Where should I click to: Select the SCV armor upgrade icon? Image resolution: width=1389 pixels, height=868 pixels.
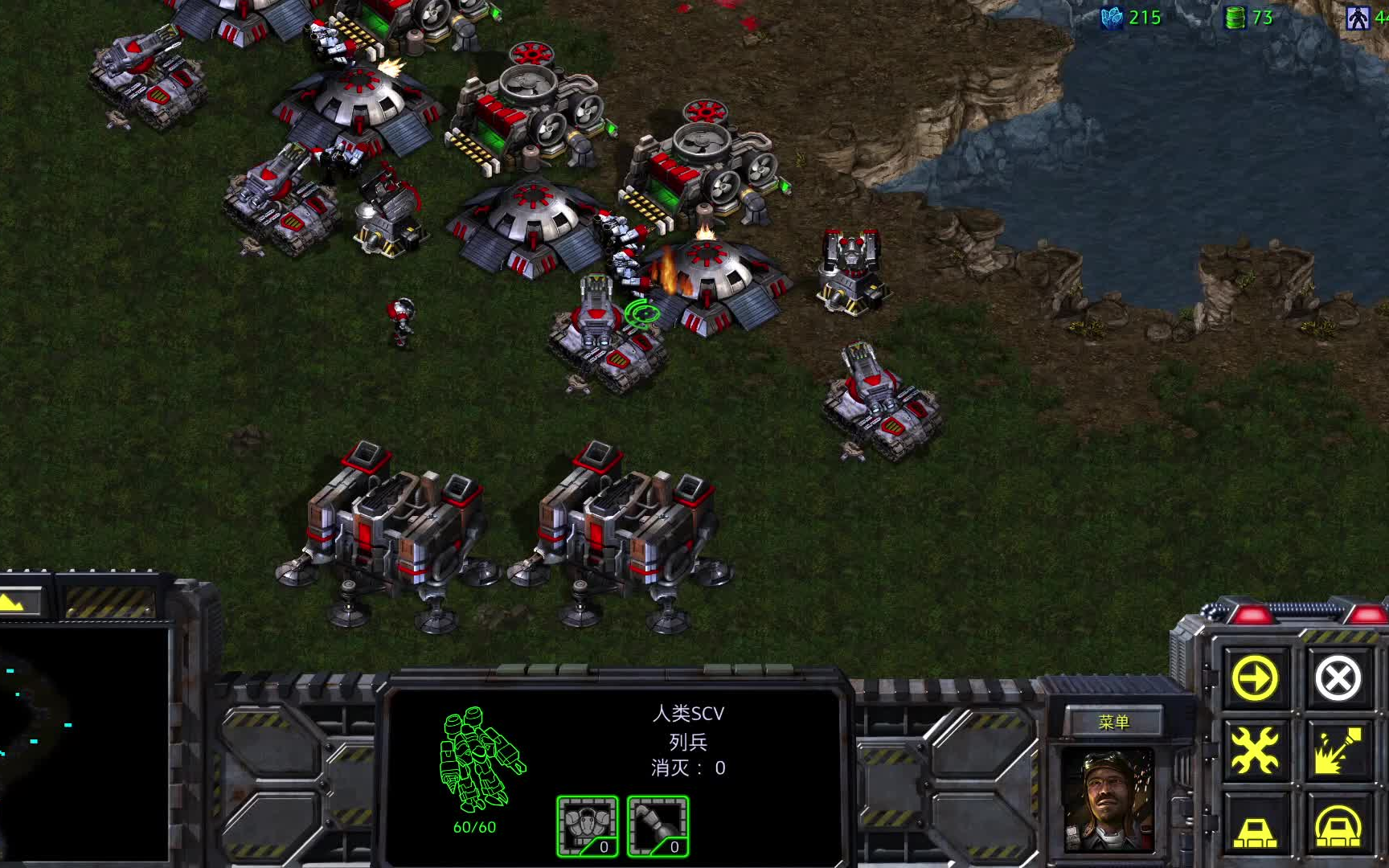(588, 825)
